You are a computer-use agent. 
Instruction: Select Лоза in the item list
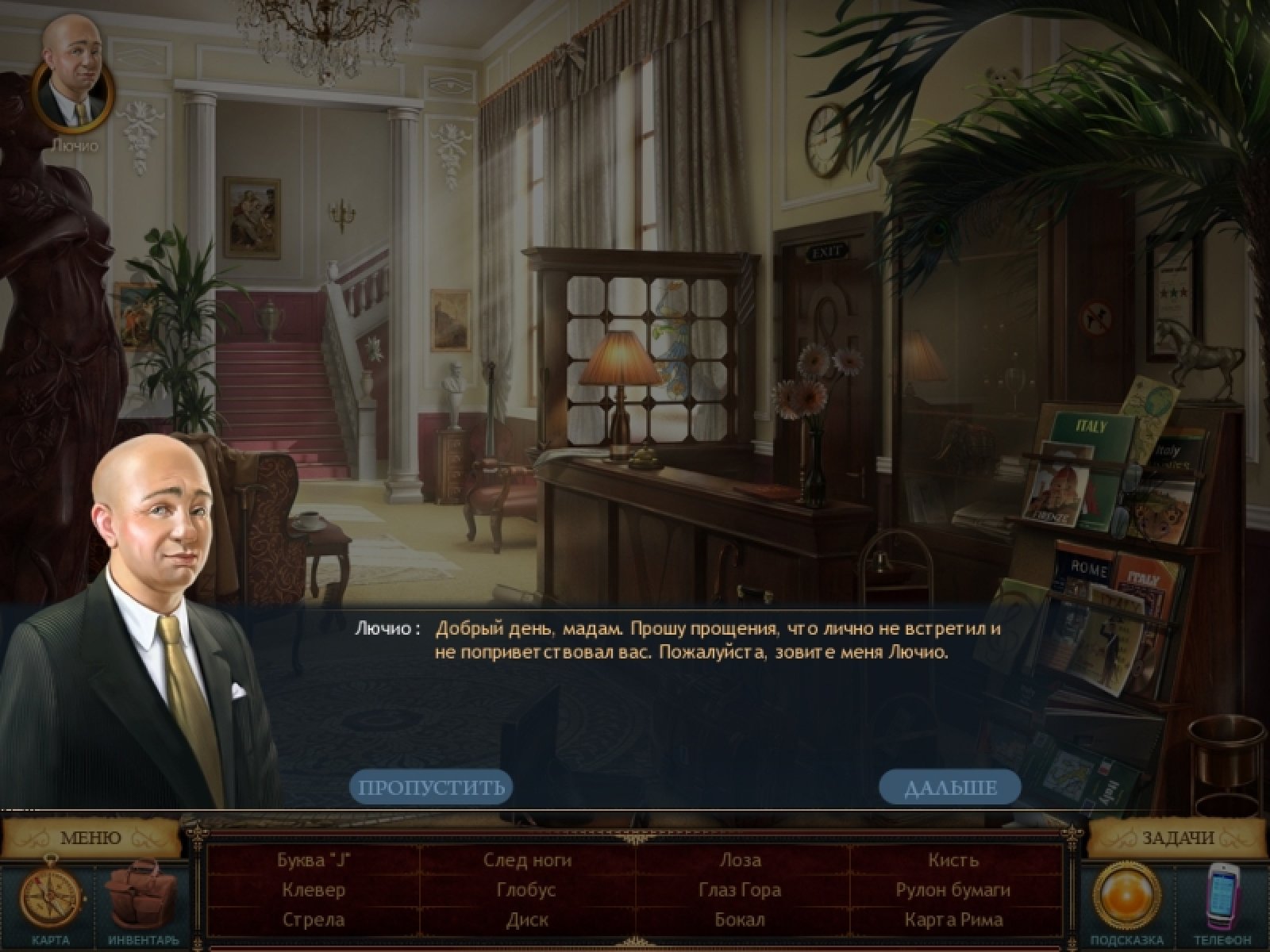point(740,860)
